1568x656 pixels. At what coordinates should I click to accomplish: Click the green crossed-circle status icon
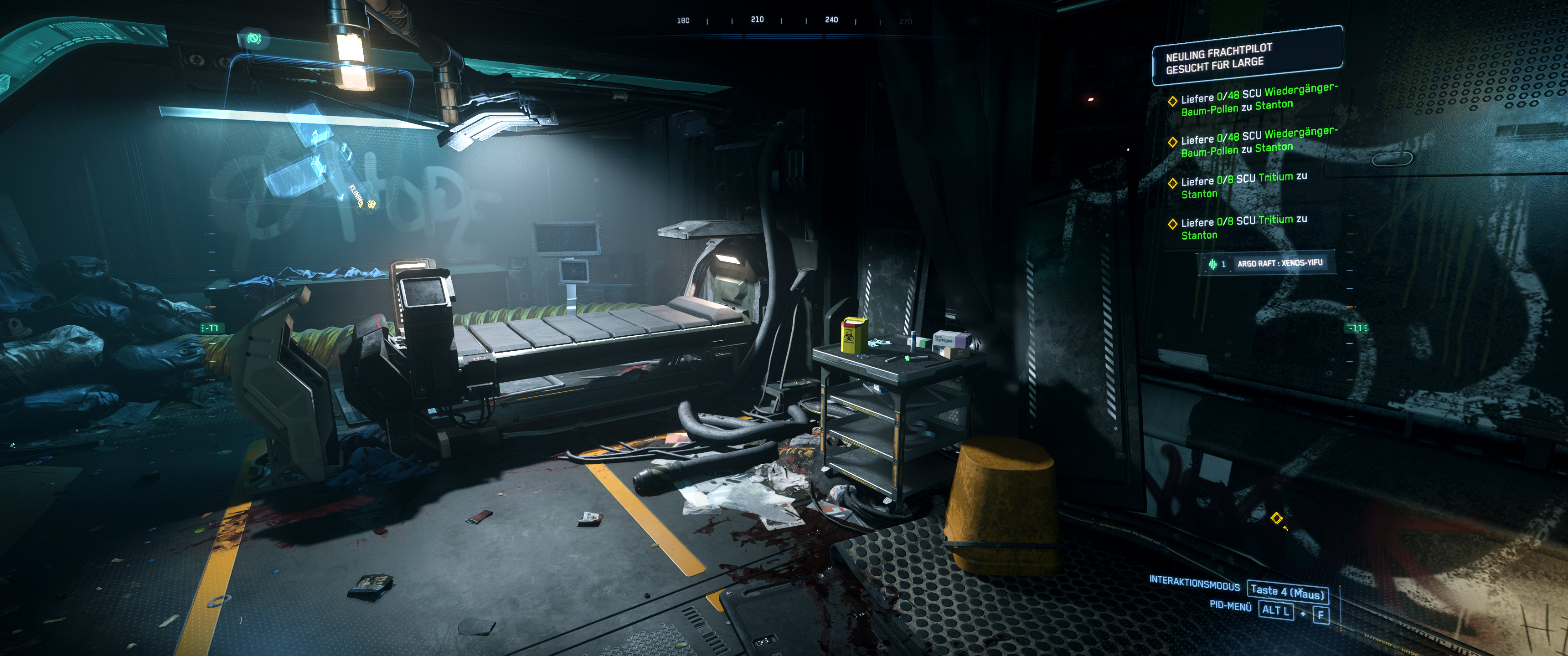(x=254, y=40)
